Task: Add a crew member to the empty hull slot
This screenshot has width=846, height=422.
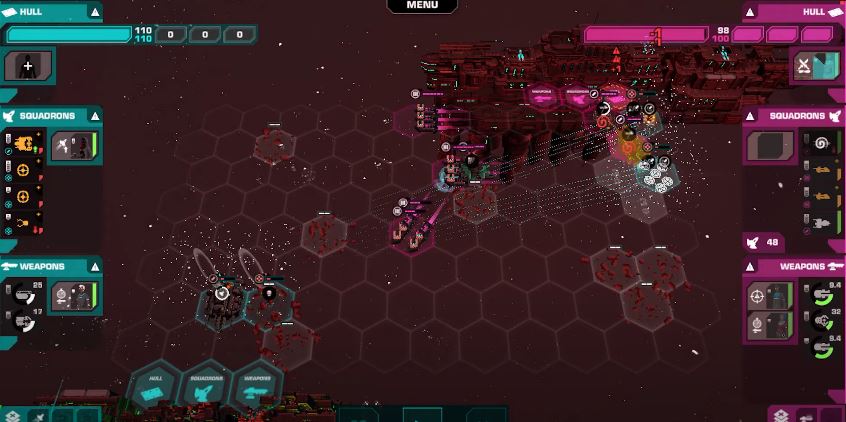Action: pyautogui.click(x=28, y=66)
